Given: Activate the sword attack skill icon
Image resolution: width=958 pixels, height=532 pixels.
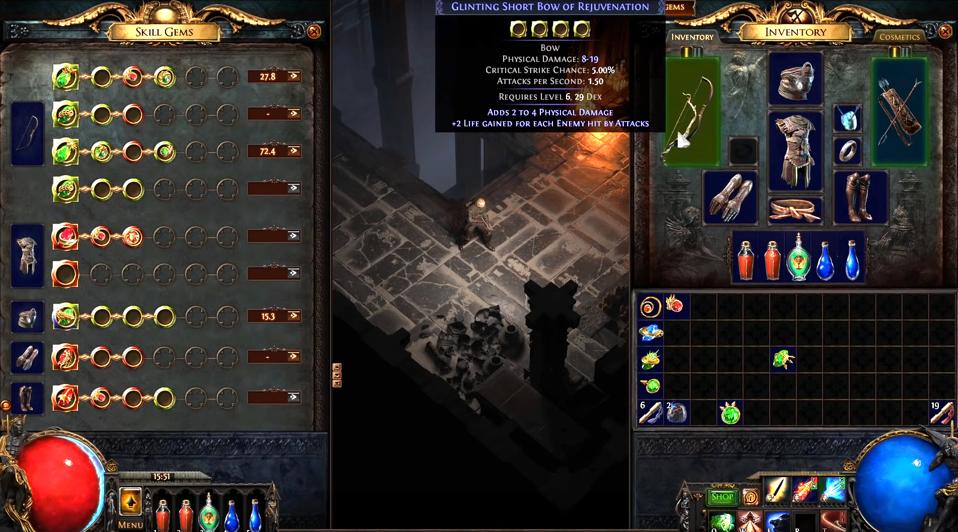Looking at the screenshot, I should coord(777,491).
